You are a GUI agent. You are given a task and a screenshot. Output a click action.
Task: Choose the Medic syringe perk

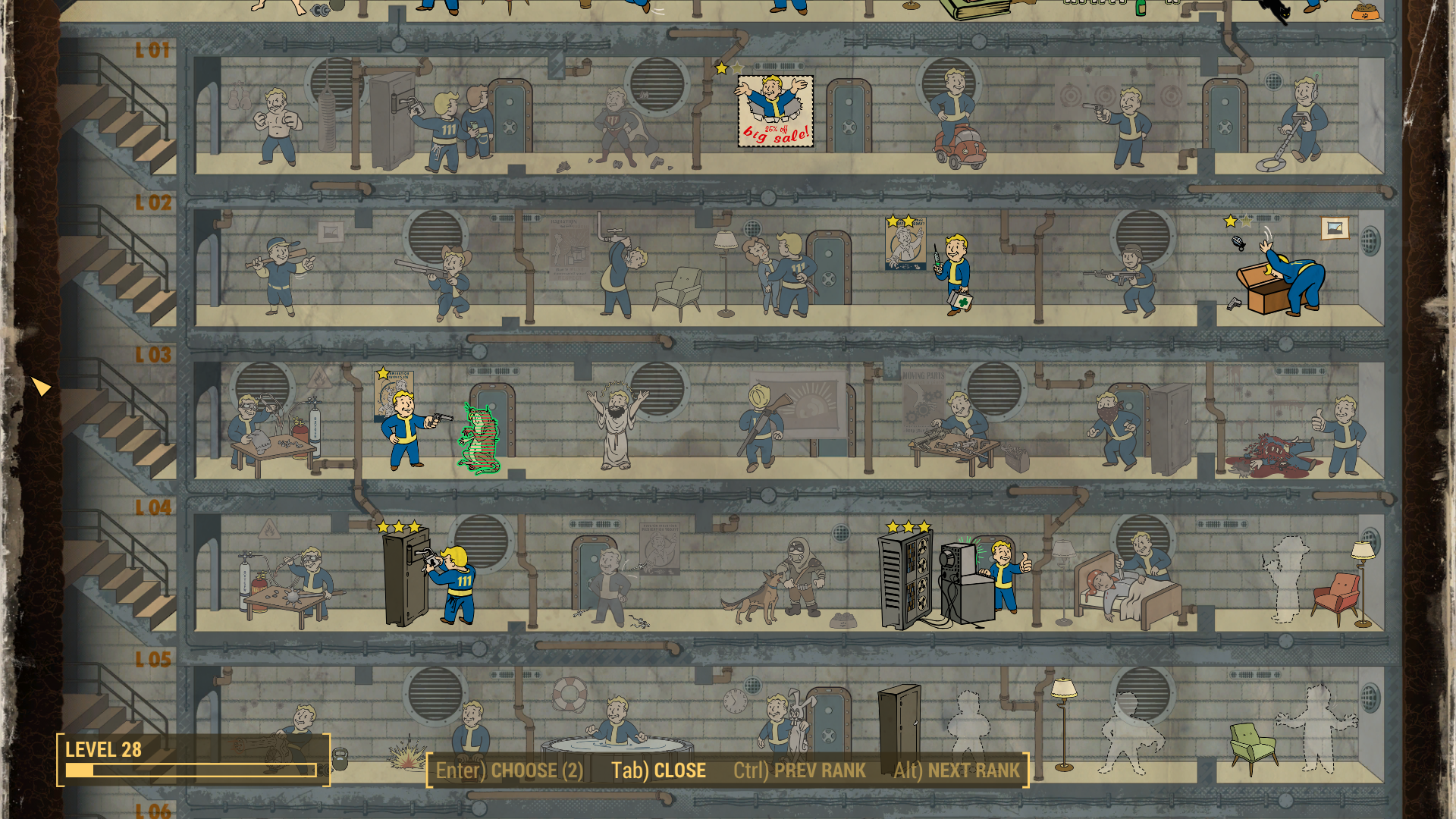pyautogui.click(x=952, y=273)
